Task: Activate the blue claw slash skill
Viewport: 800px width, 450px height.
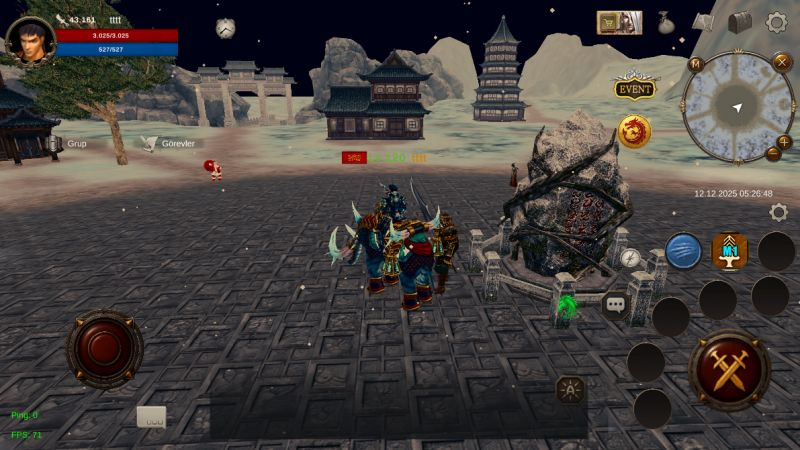Action: (x=683, y=251)
